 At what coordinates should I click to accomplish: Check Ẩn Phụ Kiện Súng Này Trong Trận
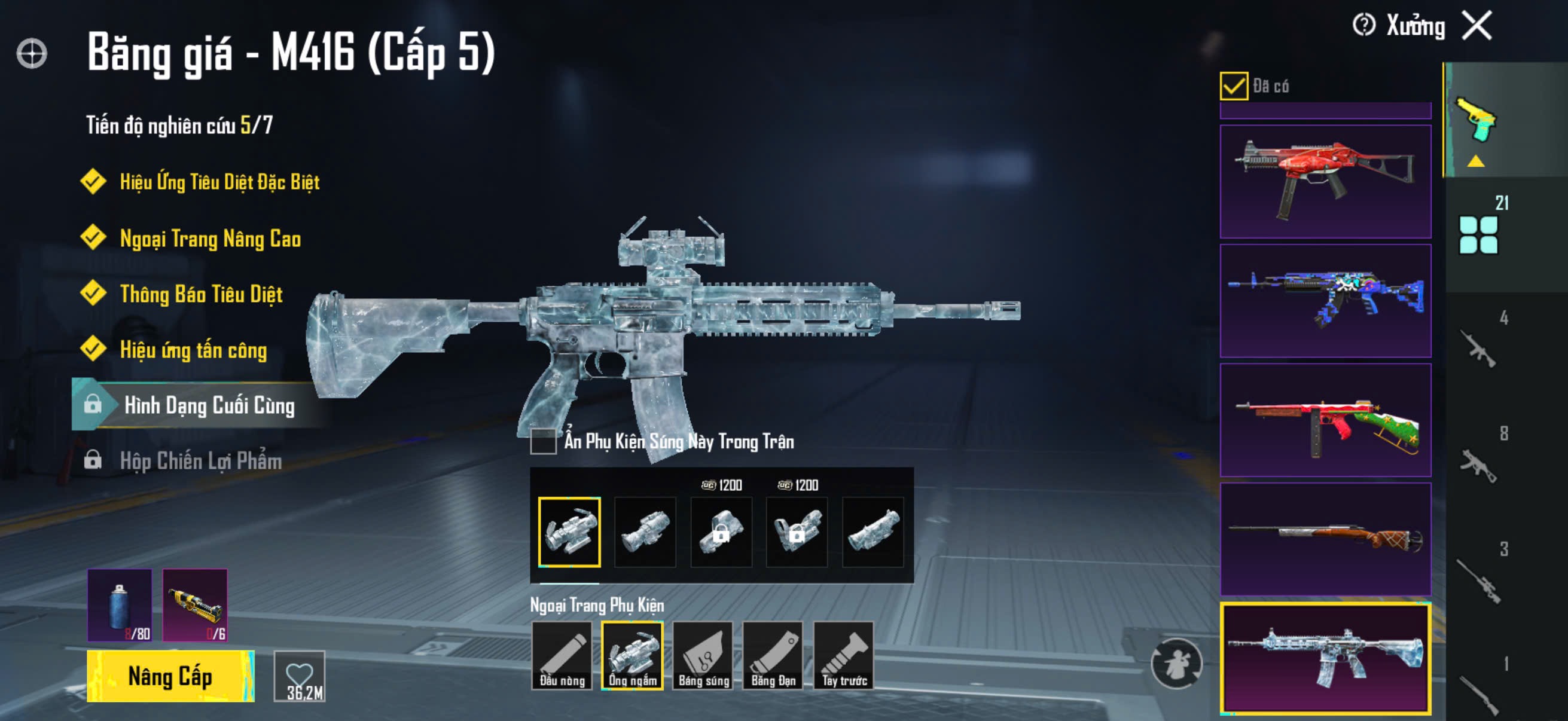[x=543, y=441]
